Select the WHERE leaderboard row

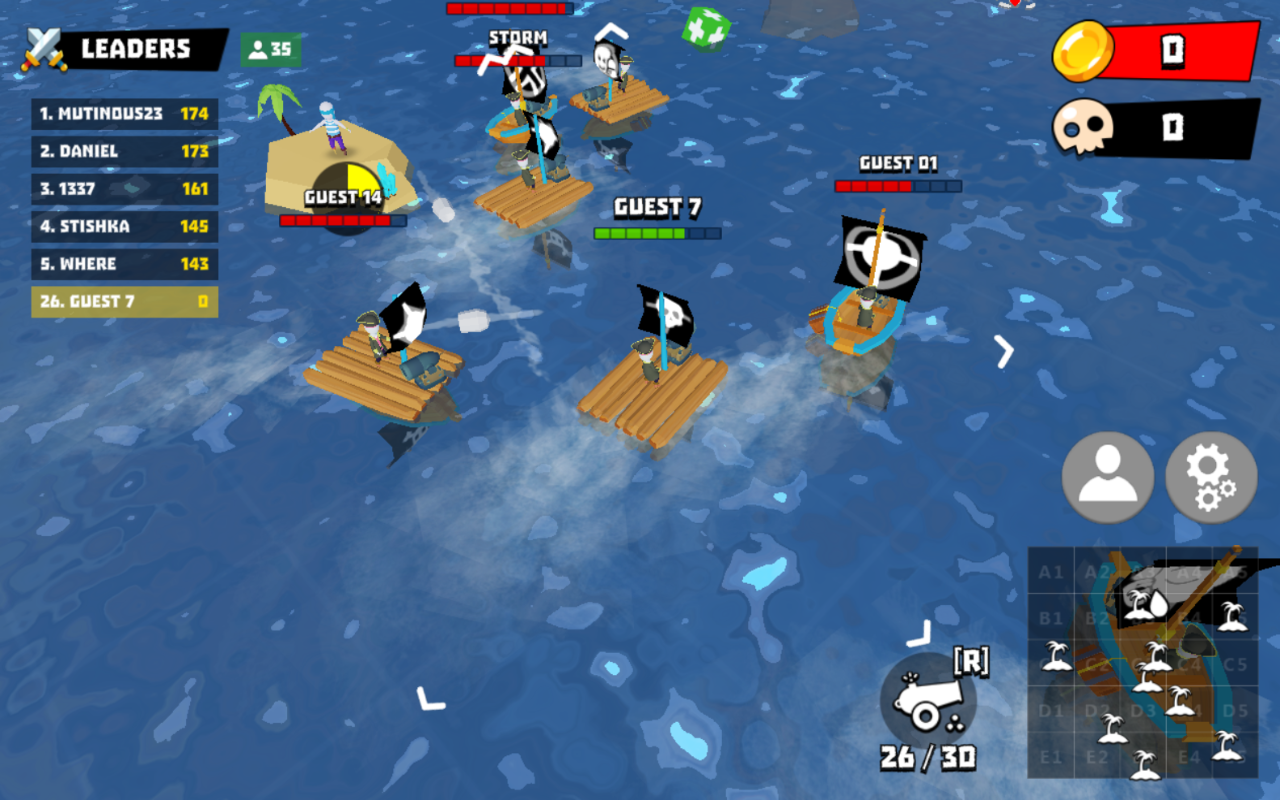(x=125, y=264)
